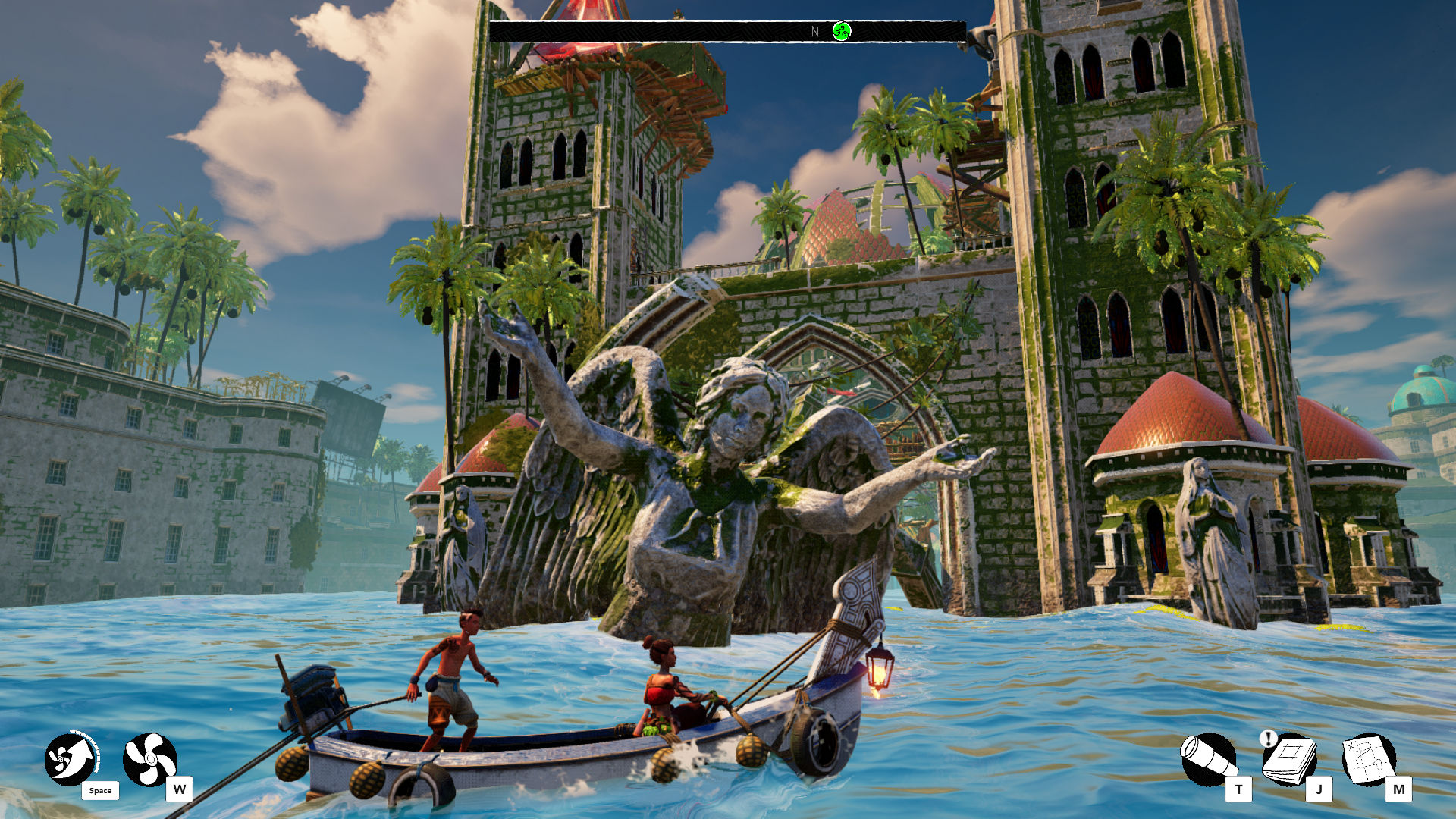Open the spyglass telescope tool
Image resolution: width=1456 pixels, height=819 pixels.
point(1209,760)
